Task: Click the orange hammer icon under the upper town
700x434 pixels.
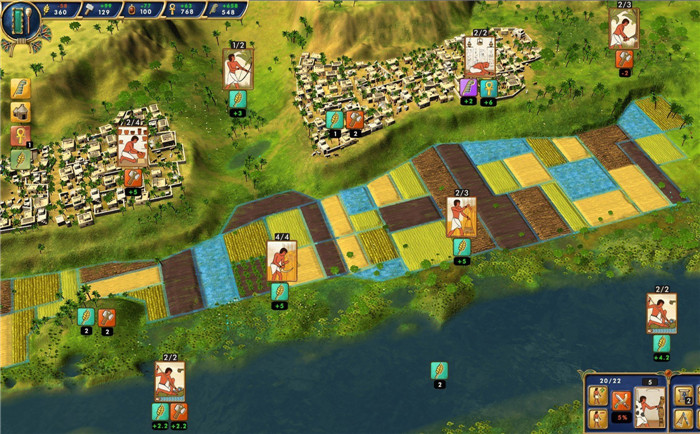Action: click(x=354, y=119)
